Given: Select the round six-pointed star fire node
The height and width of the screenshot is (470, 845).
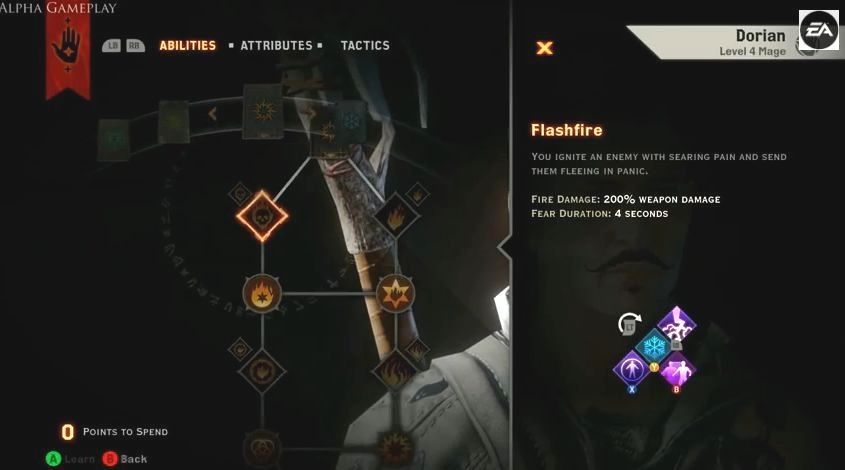Looking at the screenshot, I should tap(396, 293).
